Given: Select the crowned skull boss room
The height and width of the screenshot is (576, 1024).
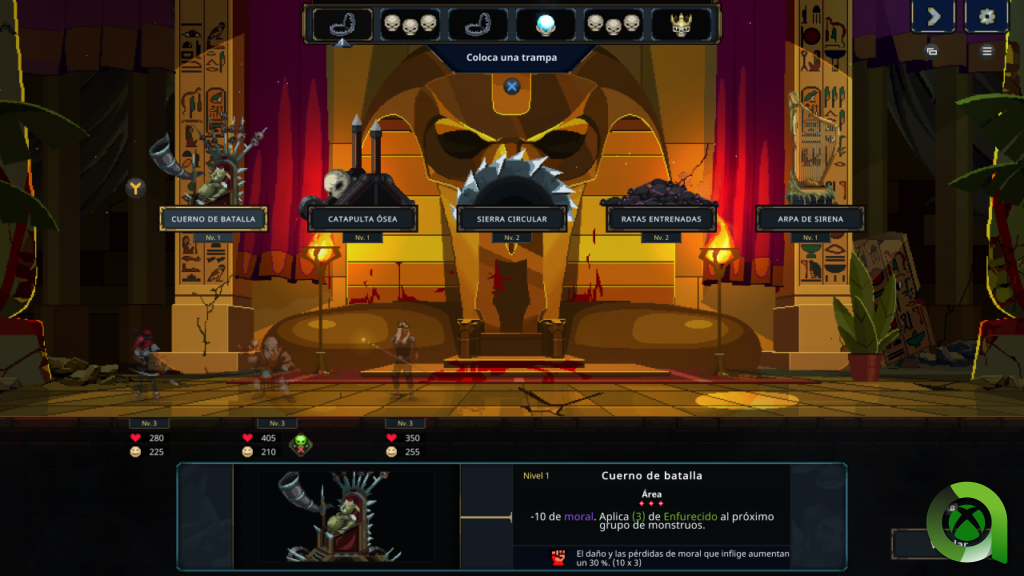Looking at the screenshot, I should [x=682, y=24].
